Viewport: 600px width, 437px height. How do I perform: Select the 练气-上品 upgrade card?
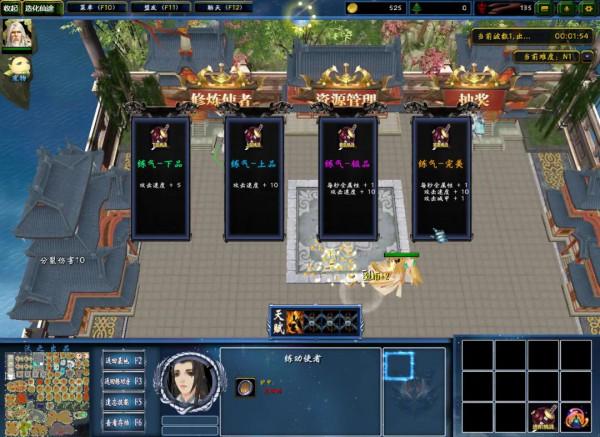click(x=253, y=178)
